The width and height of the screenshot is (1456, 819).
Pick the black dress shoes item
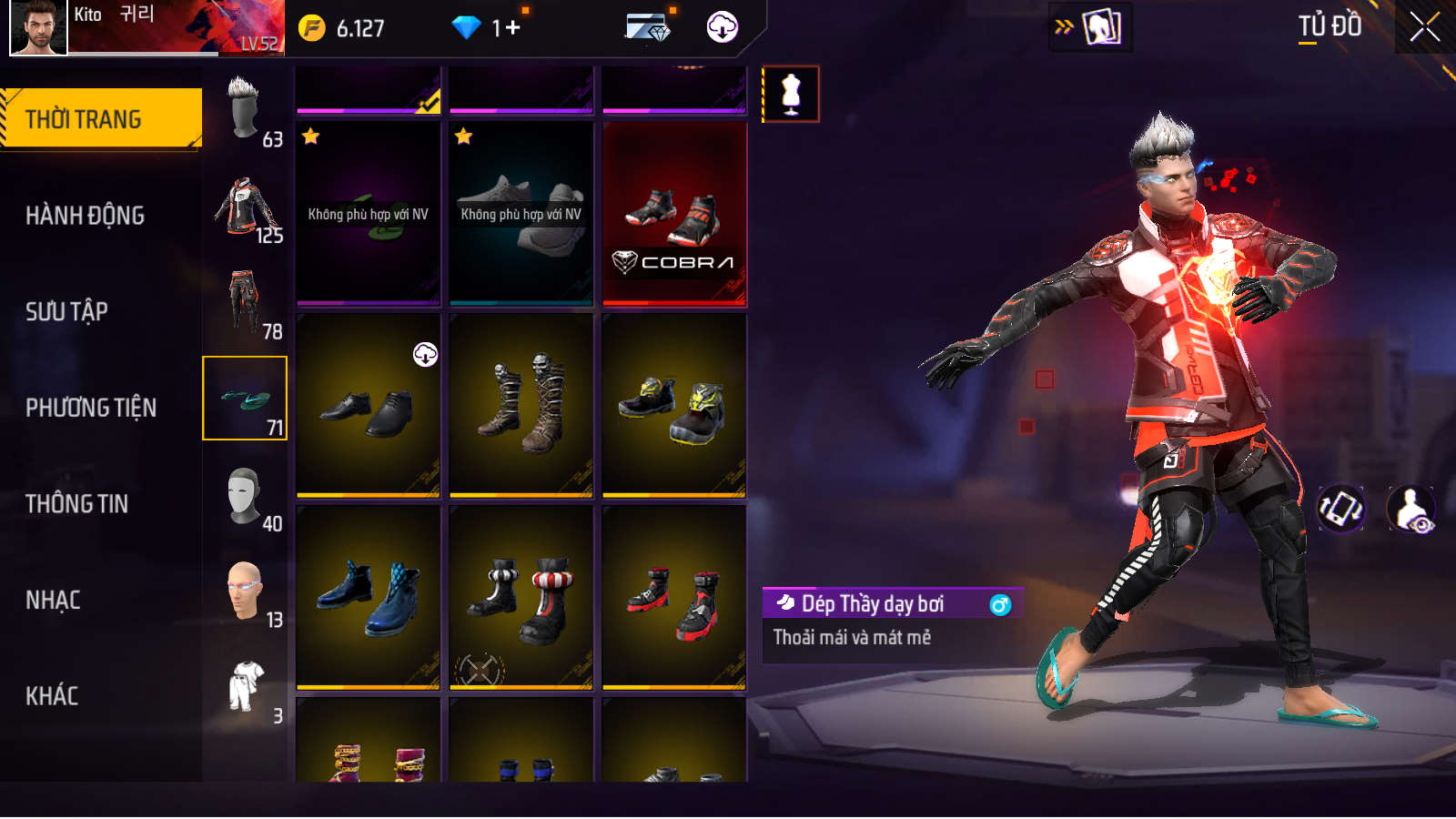point(368,406)
